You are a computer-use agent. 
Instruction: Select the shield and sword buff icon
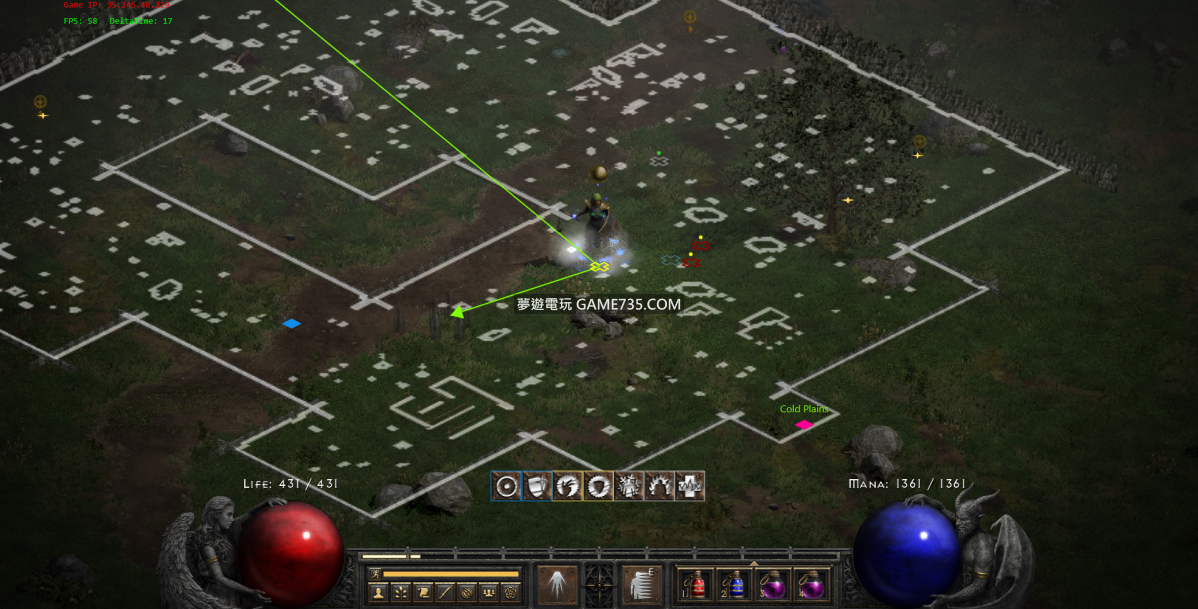537,486
